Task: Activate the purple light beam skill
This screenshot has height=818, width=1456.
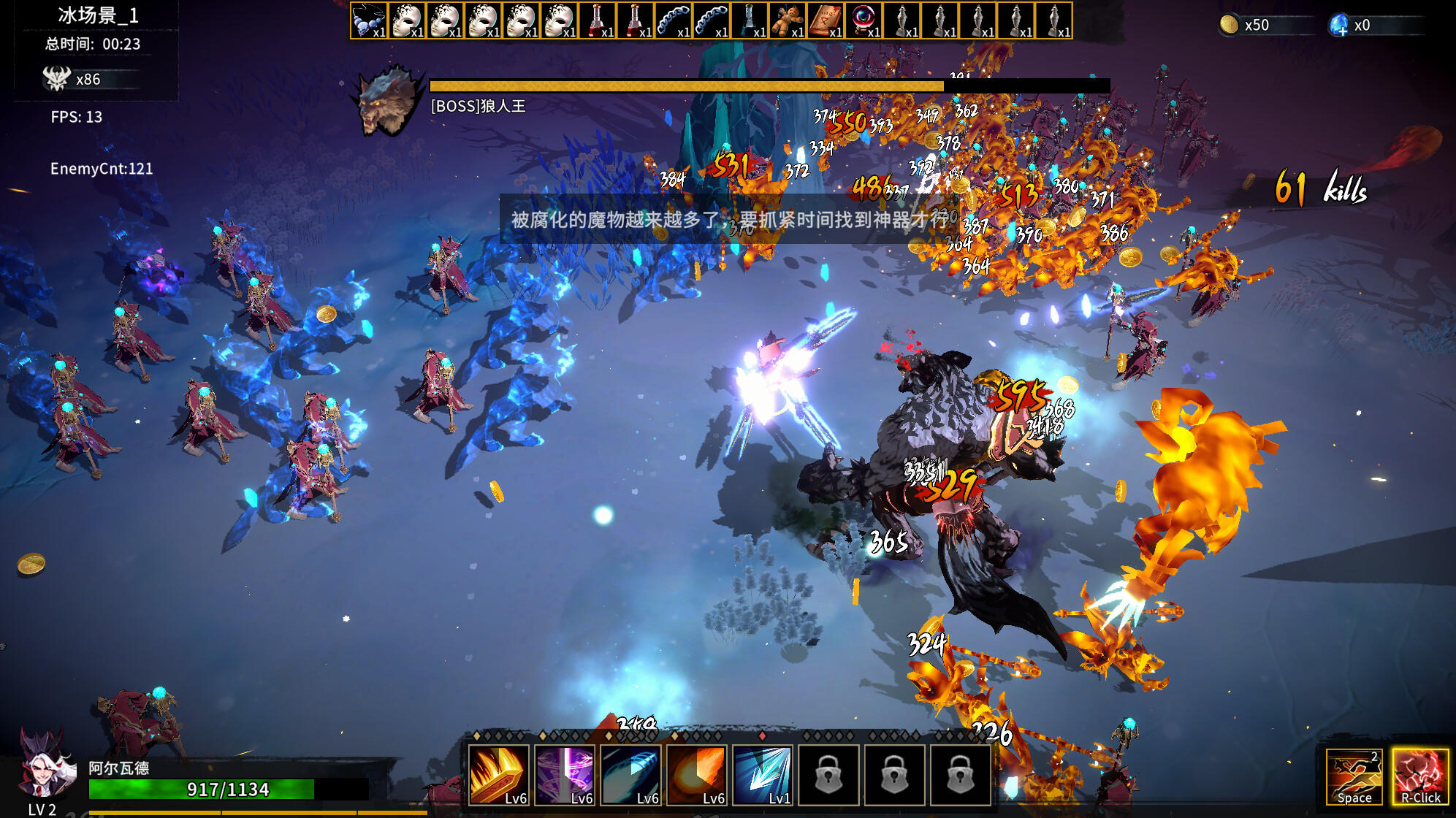Action: [x=565, y=775]
